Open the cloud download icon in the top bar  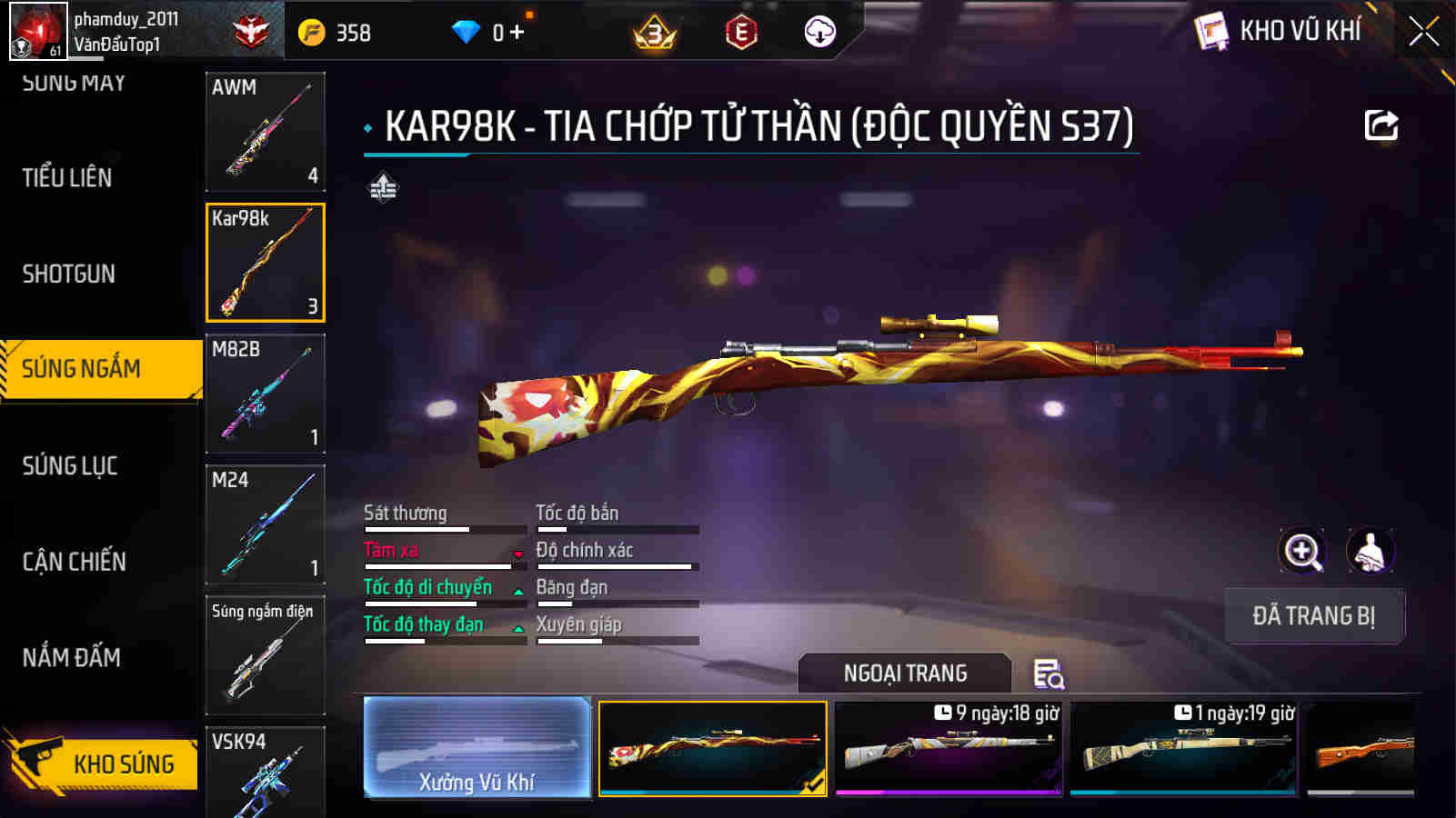tap(820, 33)
